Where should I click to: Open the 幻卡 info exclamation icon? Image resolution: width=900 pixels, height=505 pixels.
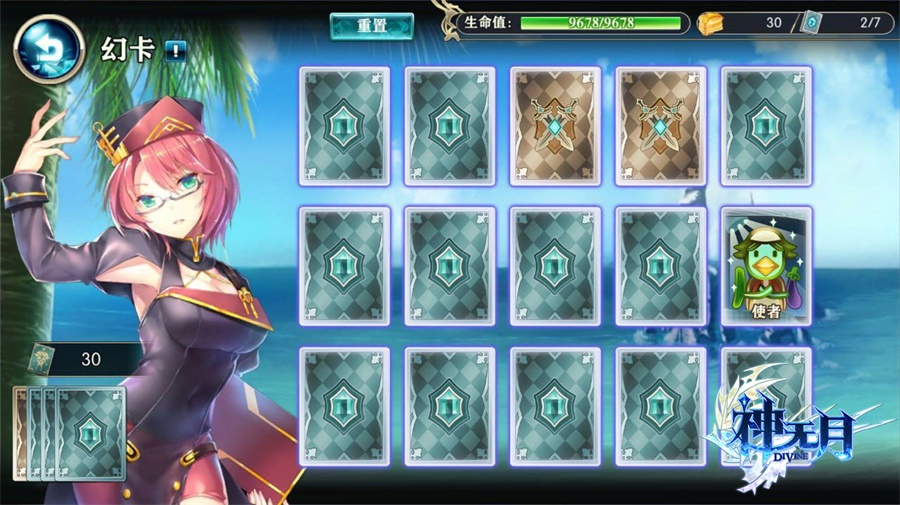click(x=175, y=50)
